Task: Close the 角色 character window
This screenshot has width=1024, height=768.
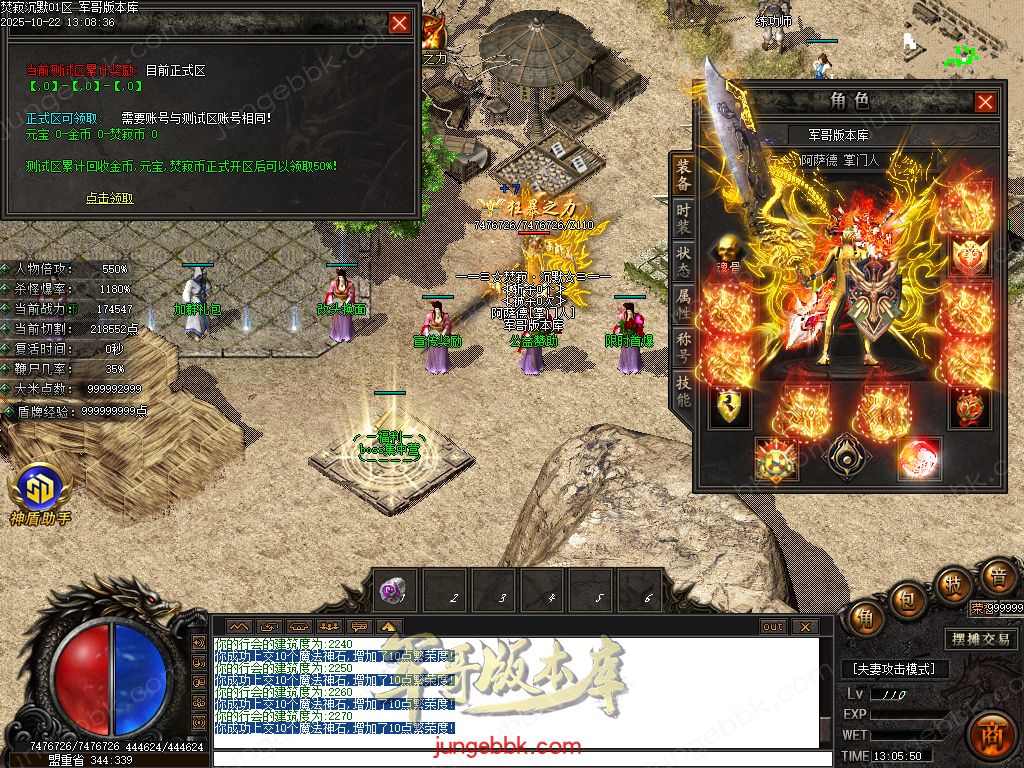Action: pyautogui.click(x=985, y=102)
